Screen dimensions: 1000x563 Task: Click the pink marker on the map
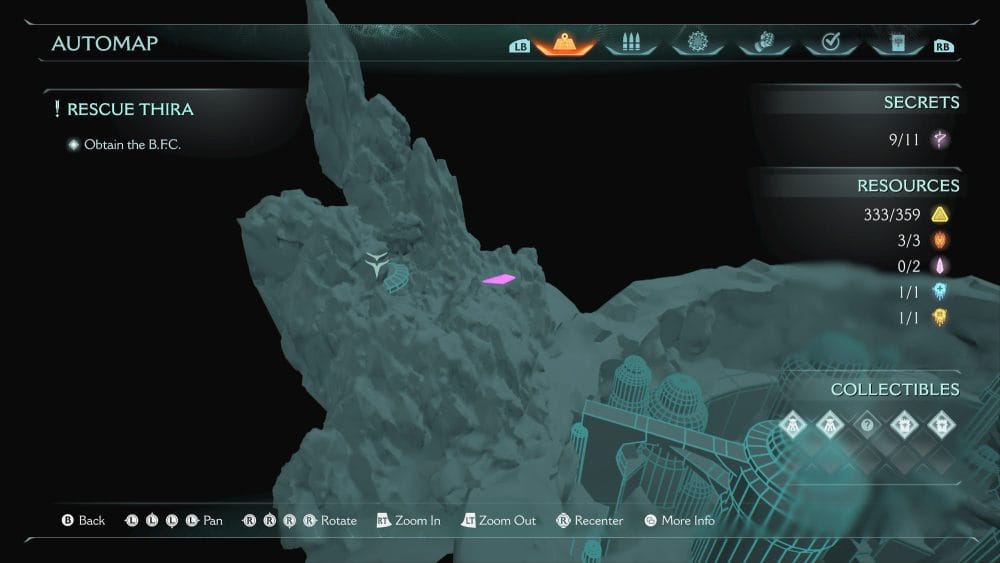[x=499, y=280]
